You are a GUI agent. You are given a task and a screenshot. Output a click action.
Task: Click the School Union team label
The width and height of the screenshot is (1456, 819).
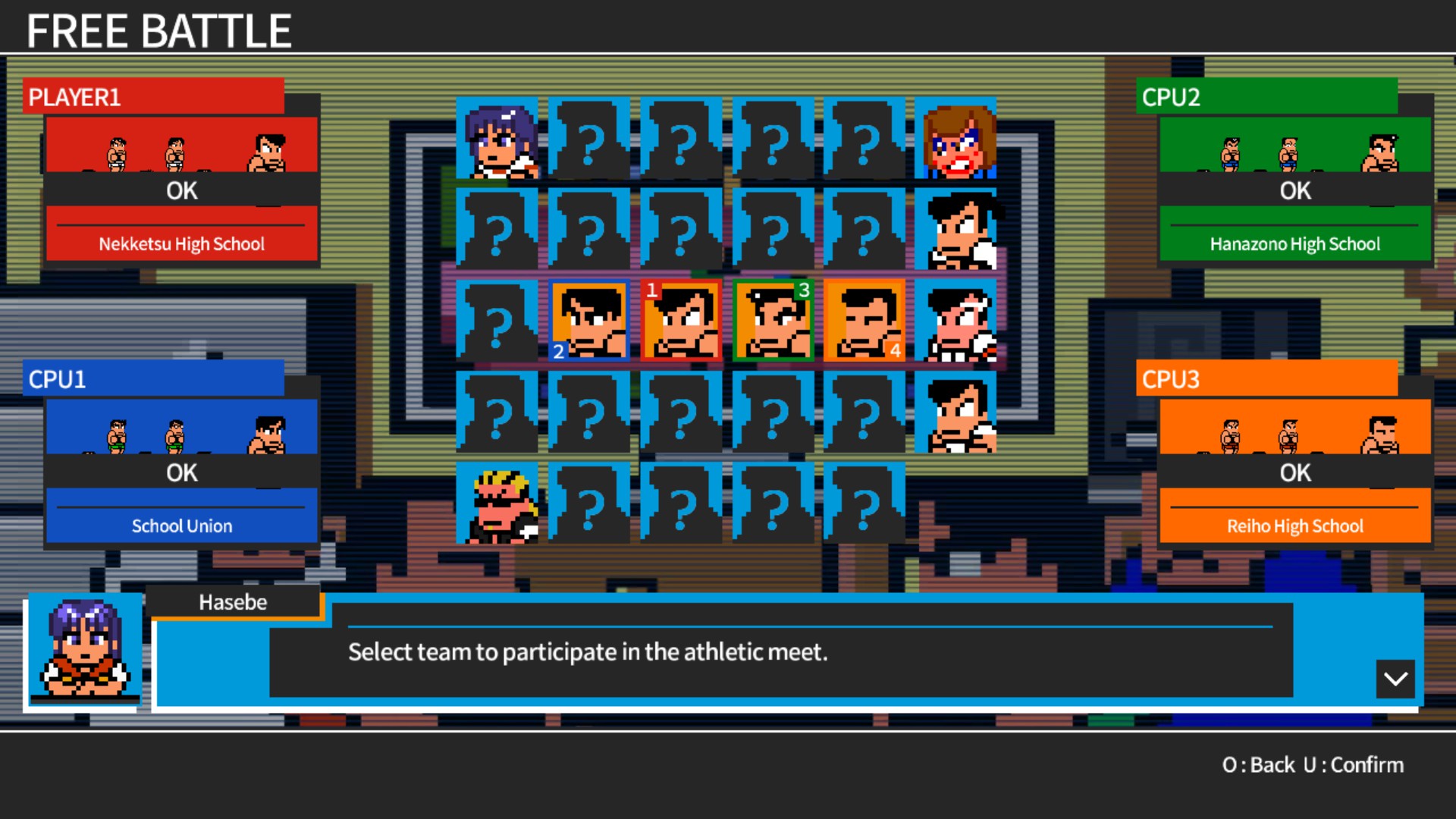(x=181, y=525)
